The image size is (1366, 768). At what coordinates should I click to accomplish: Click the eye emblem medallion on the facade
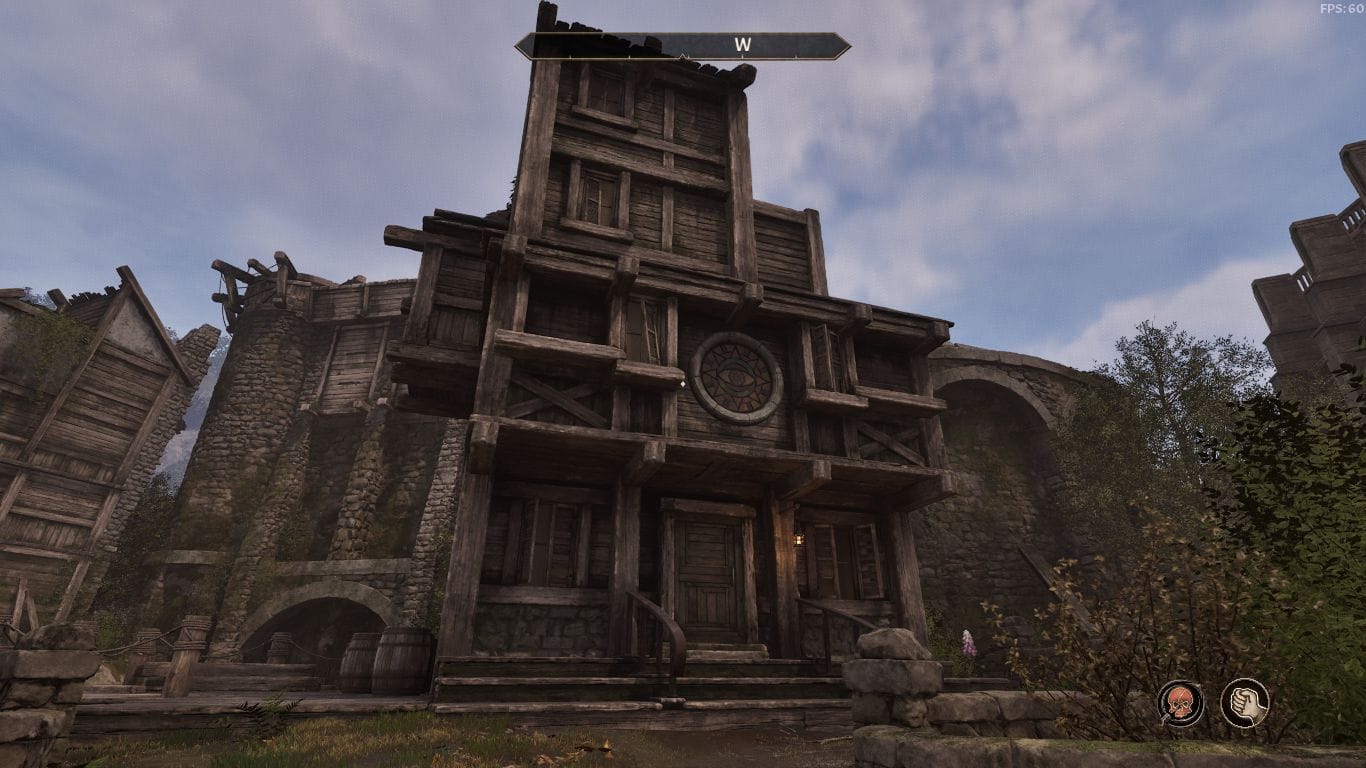coord(738,376)
